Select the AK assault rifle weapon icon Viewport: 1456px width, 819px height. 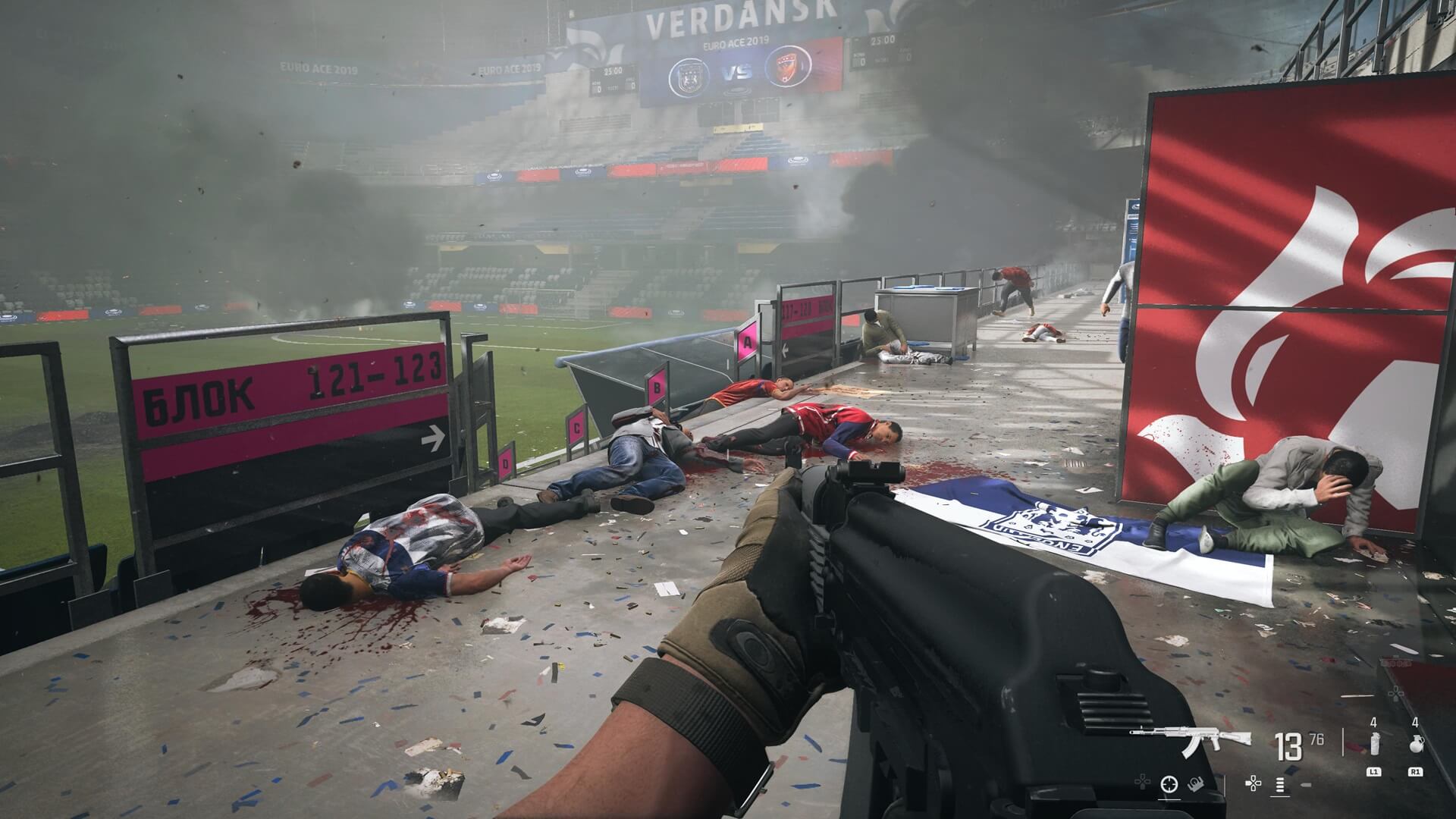(x=1191, y=738)
